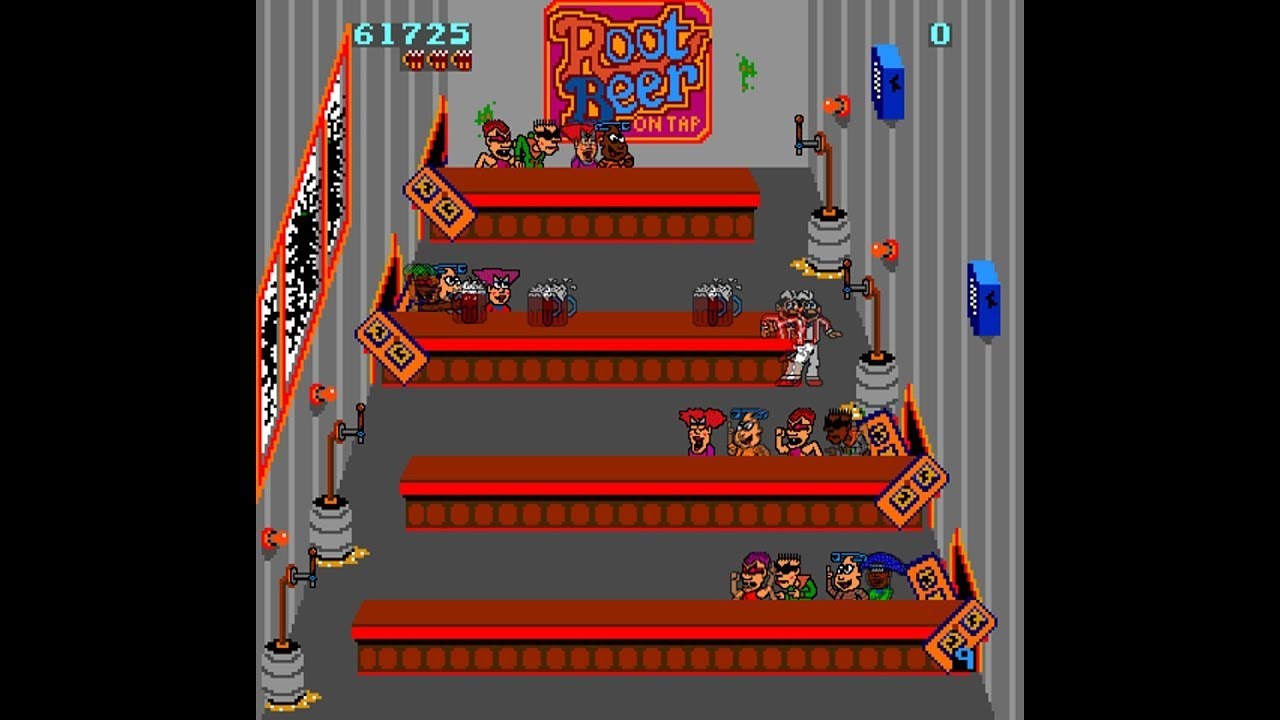1280x720 pixels.
Task: Pull the tap handle on the top bar
Action: 800,125
